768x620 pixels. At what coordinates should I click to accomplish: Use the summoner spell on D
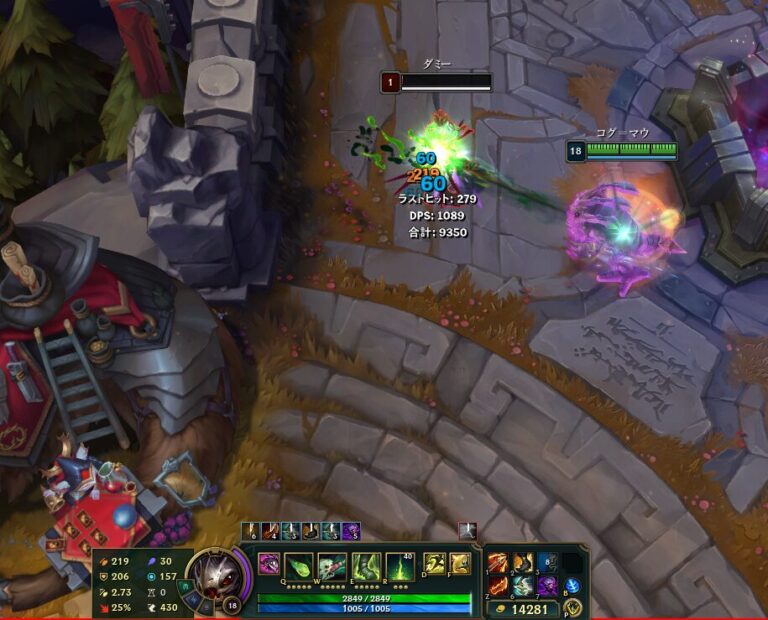(x=435, y=563)
